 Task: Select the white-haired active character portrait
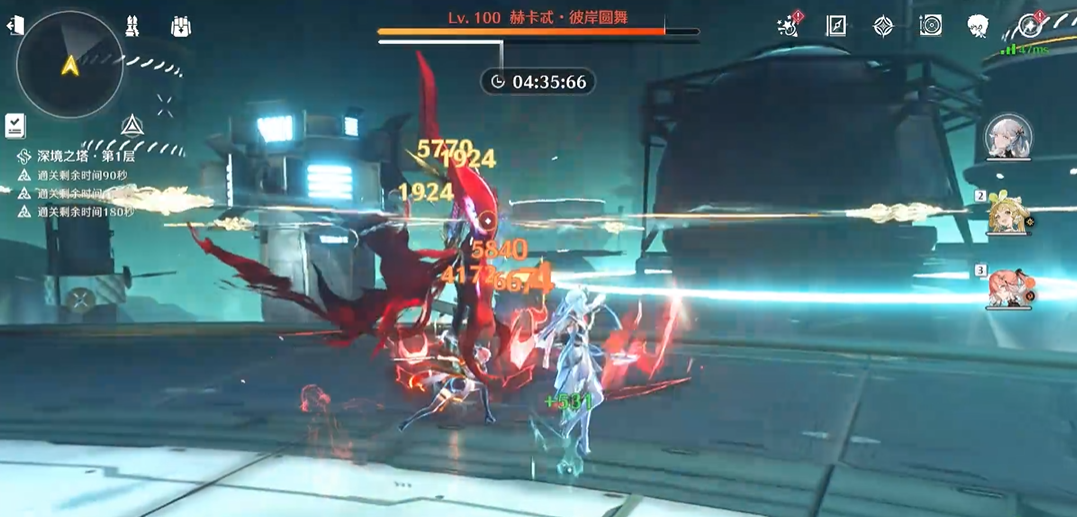[1008, 137]
